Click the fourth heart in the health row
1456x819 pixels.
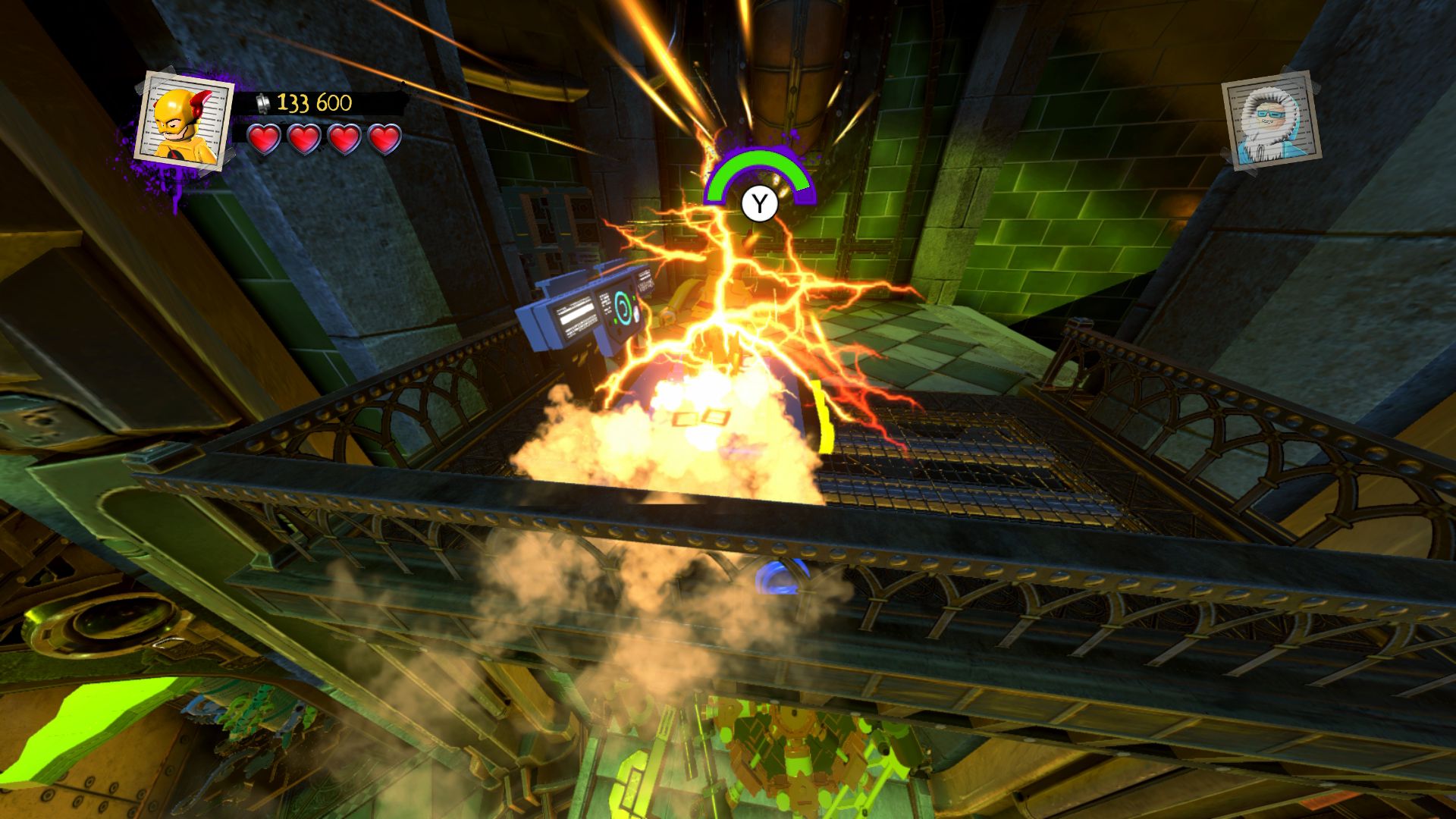point(383,140)
